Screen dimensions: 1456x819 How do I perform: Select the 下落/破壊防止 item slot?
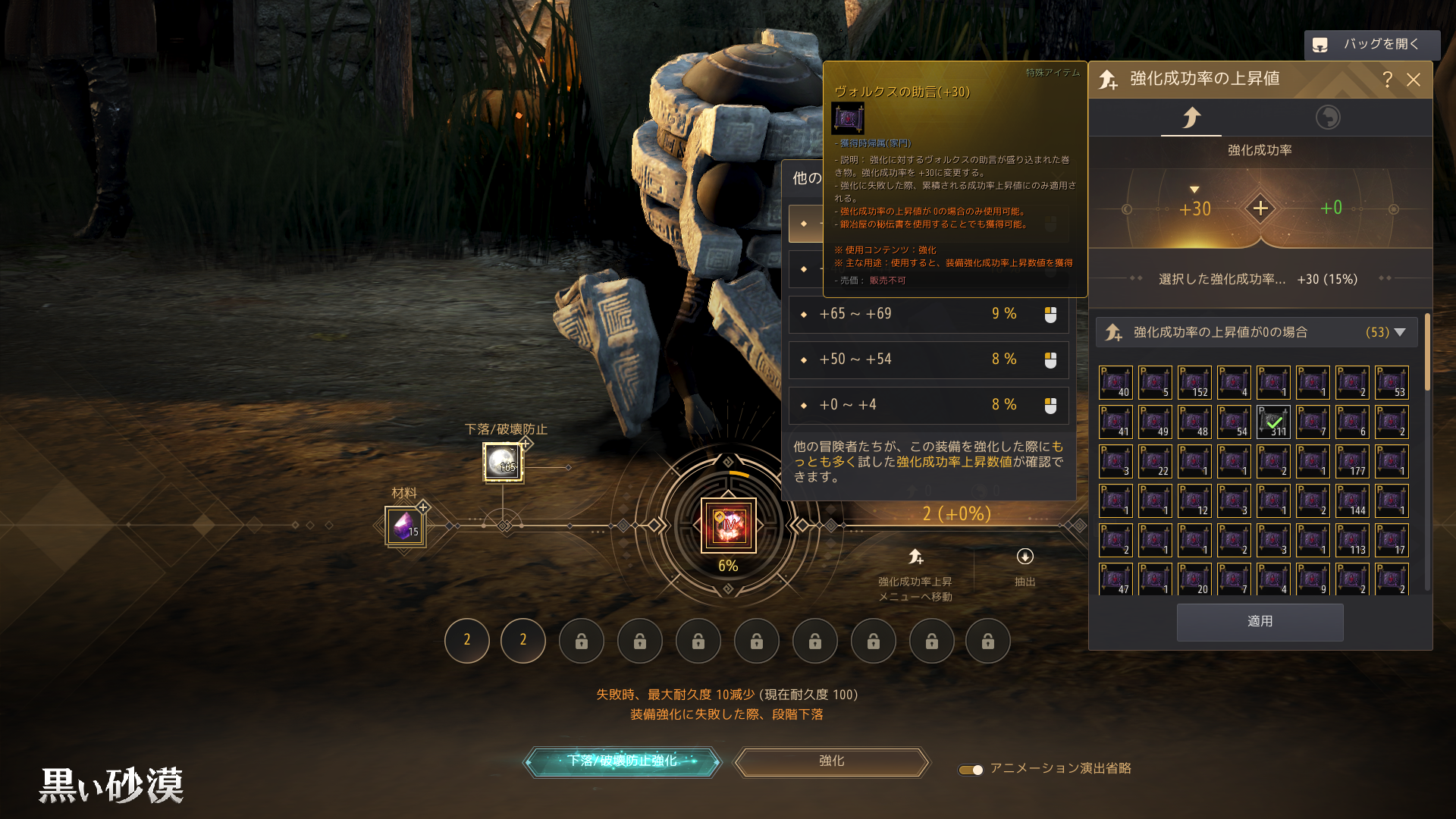pyautogui.click(x=503, y=462)
